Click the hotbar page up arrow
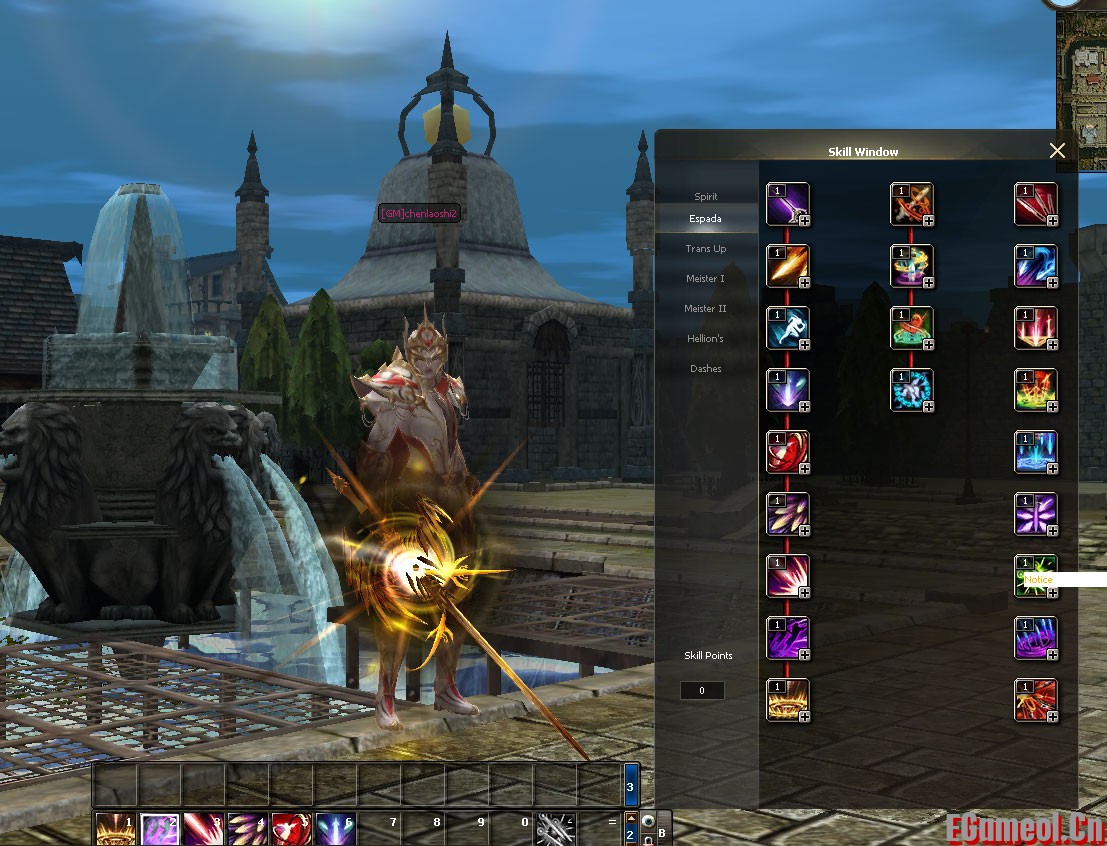The width and height of the screenshot is (1107, 846). click(x=631, y=817)
